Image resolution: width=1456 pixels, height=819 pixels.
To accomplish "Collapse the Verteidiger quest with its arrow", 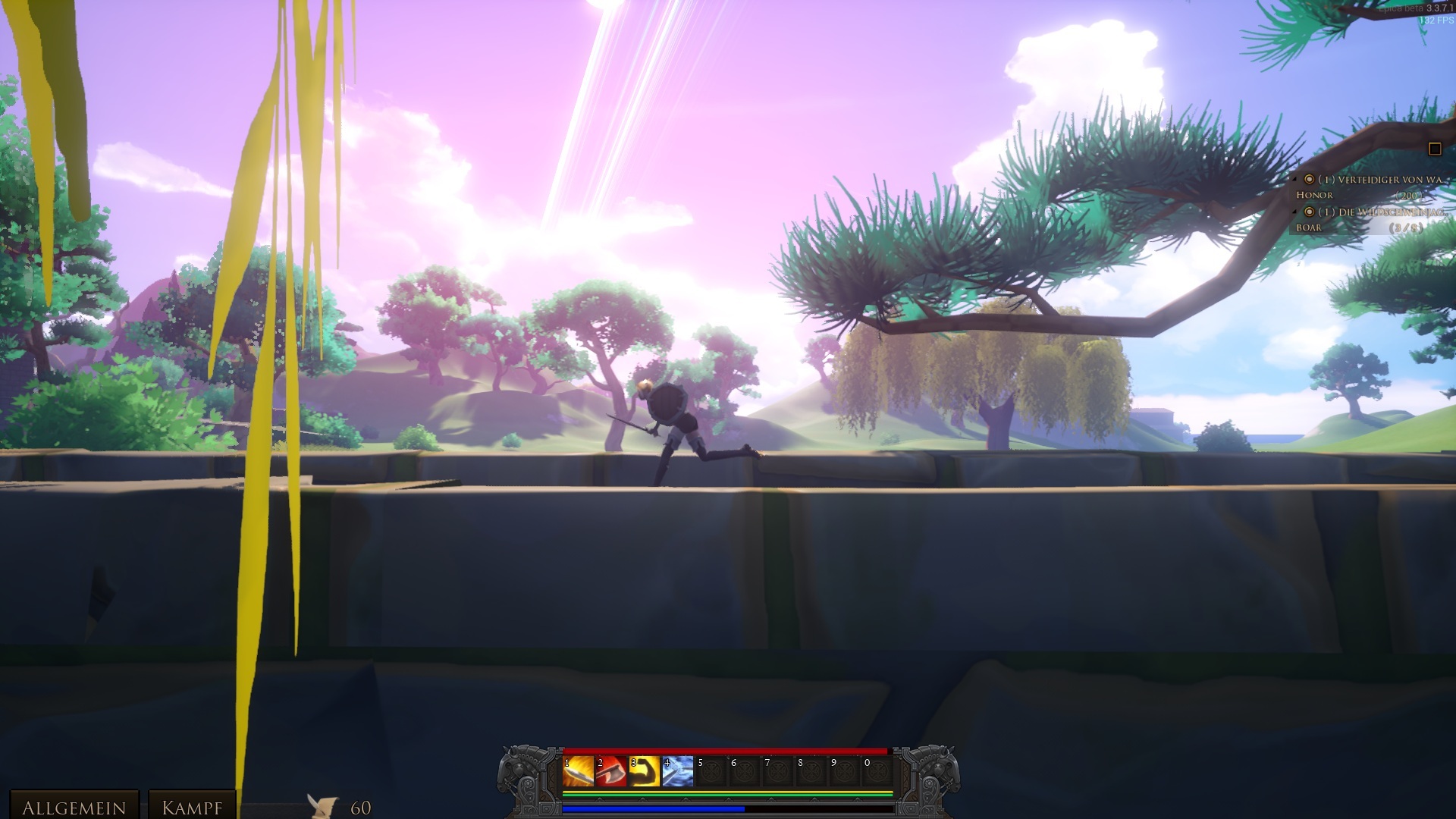I will [x=1295, y=180].
